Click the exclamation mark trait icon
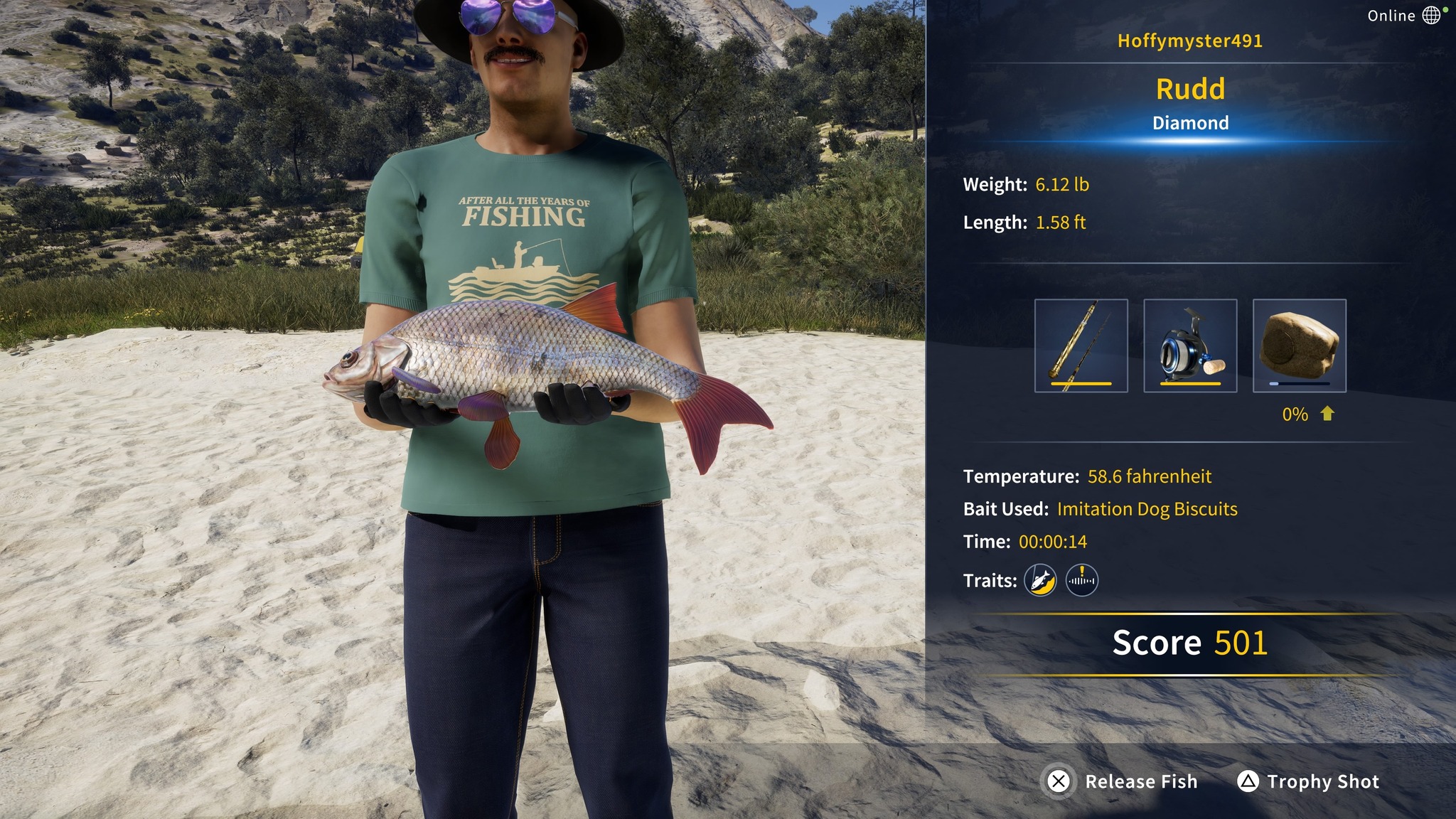Image resolution: width=1456 pixels, height=819 pixels. click(1081, 580)
